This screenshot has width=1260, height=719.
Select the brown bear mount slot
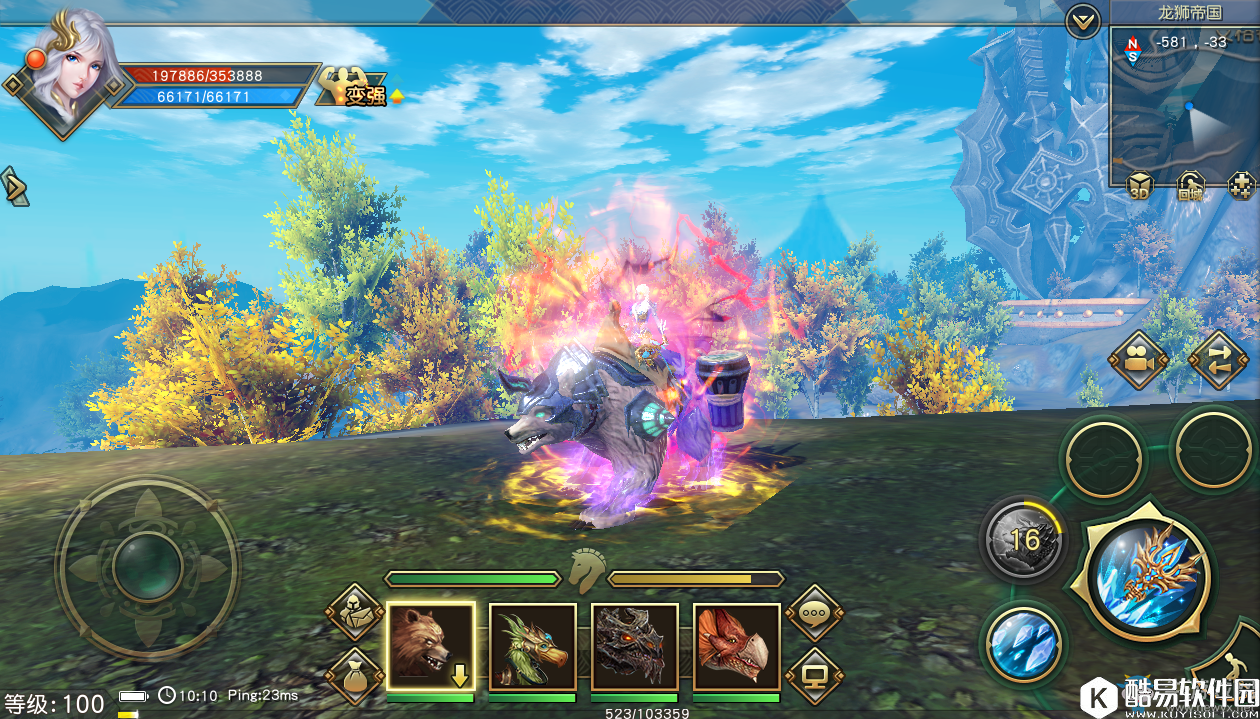click(430, 646)
